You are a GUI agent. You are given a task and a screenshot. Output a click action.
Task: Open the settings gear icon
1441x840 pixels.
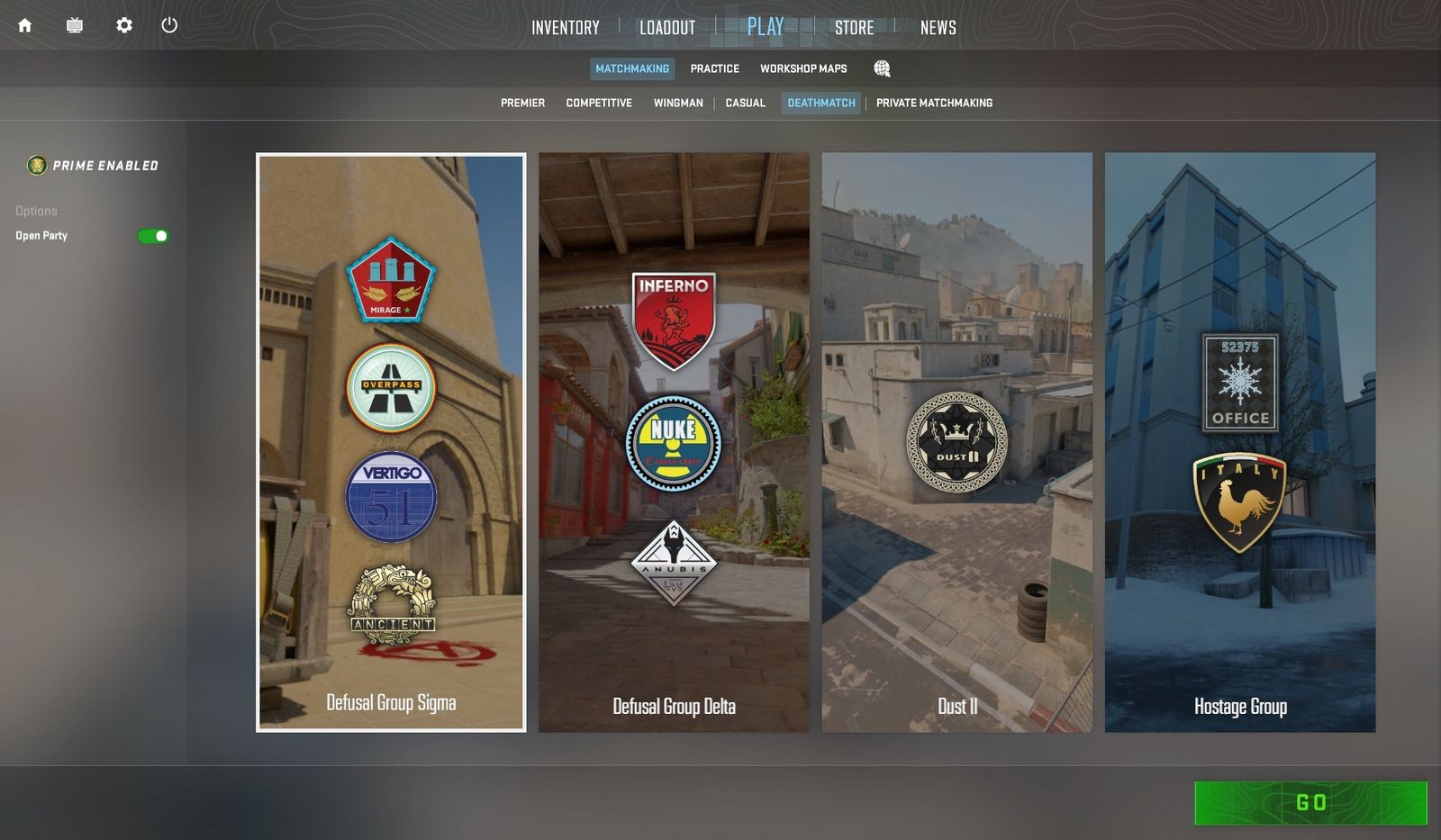(x=124, y=26)
